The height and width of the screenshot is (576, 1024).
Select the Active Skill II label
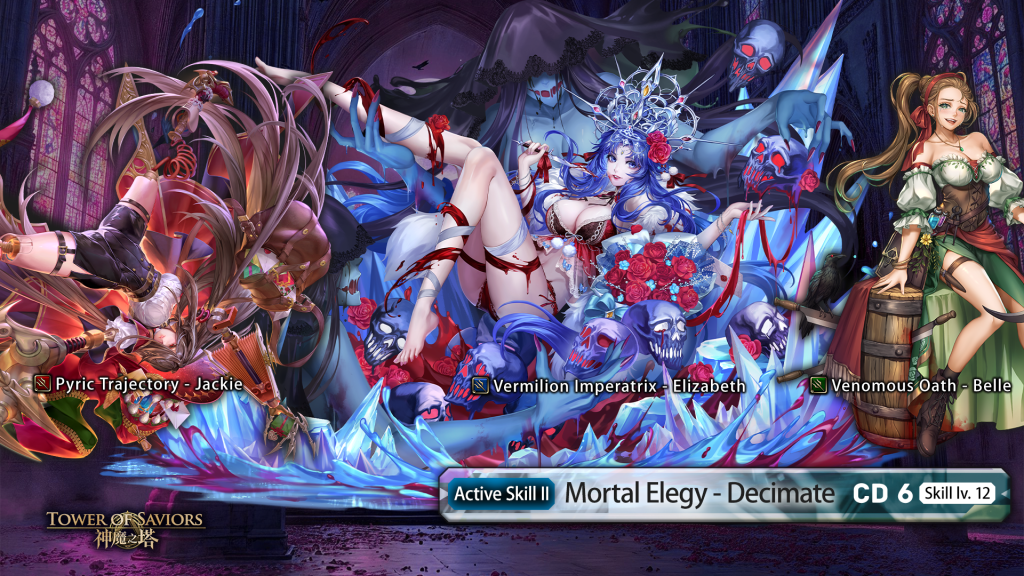tap(501, 493)
